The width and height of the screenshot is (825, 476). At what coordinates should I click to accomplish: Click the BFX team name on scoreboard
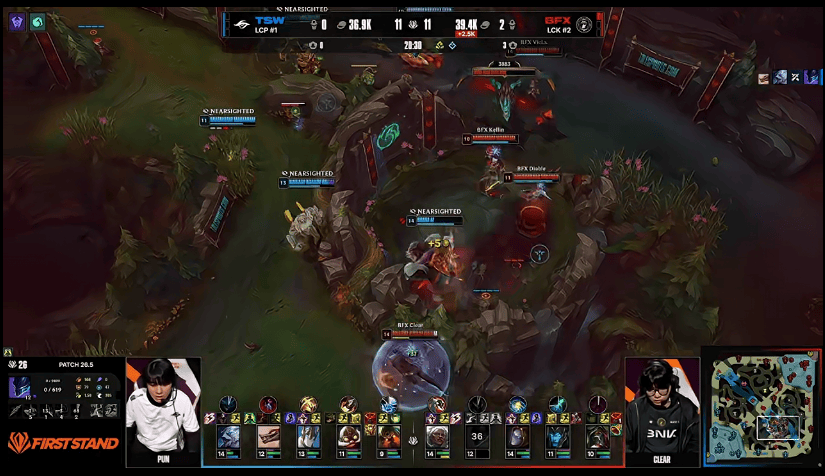[558, 19]
